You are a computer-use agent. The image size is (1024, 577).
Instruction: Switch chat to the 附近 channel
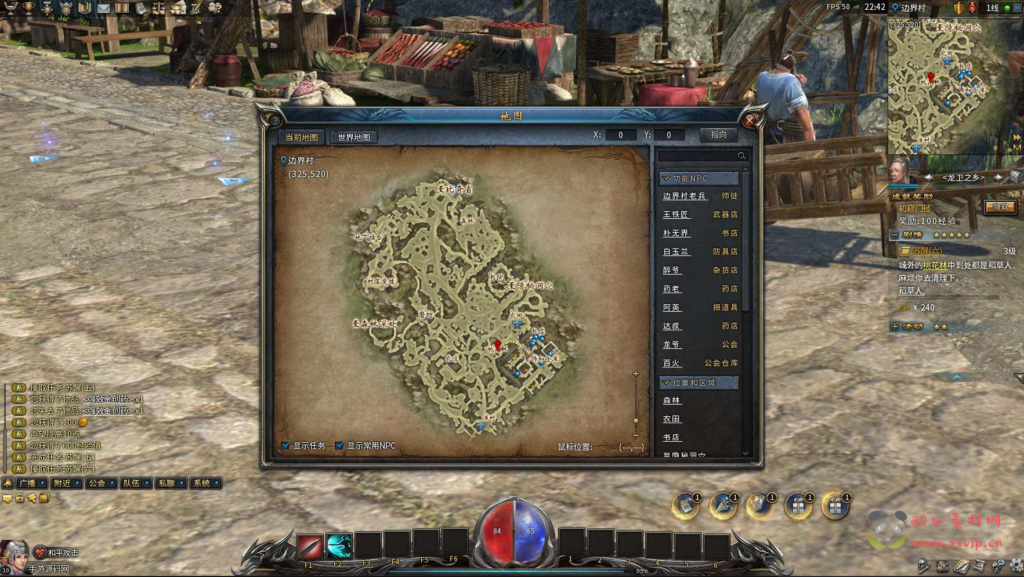pyautogui.click(x=62, y=483)
